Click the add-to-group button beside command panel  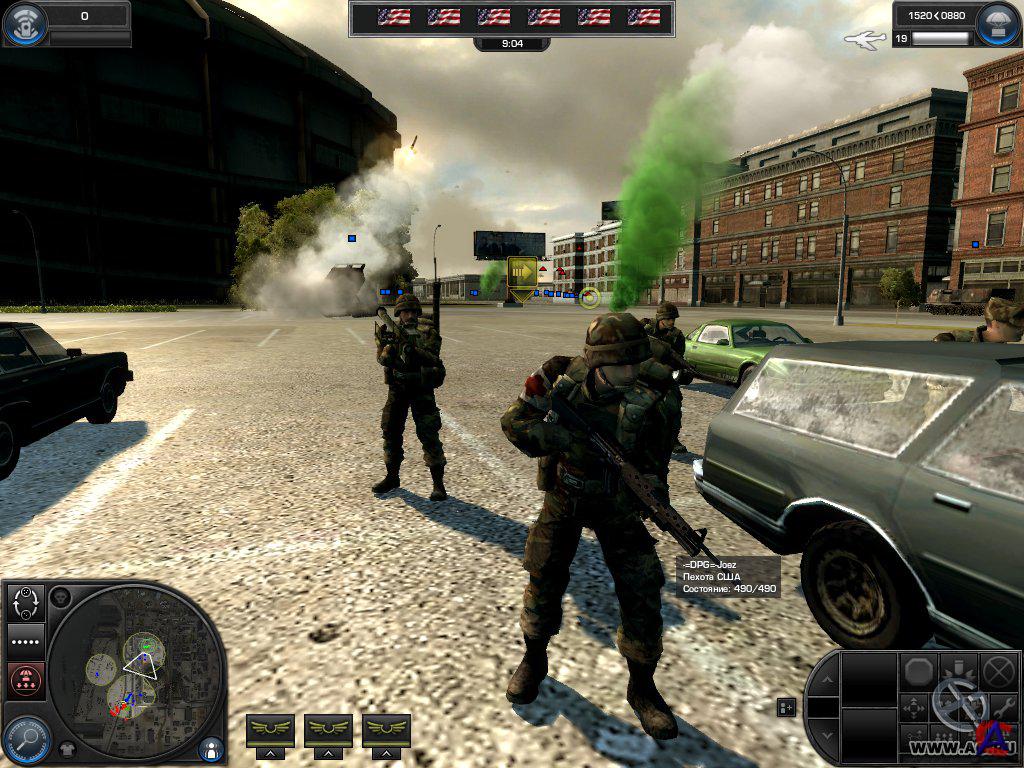[787, 707]
